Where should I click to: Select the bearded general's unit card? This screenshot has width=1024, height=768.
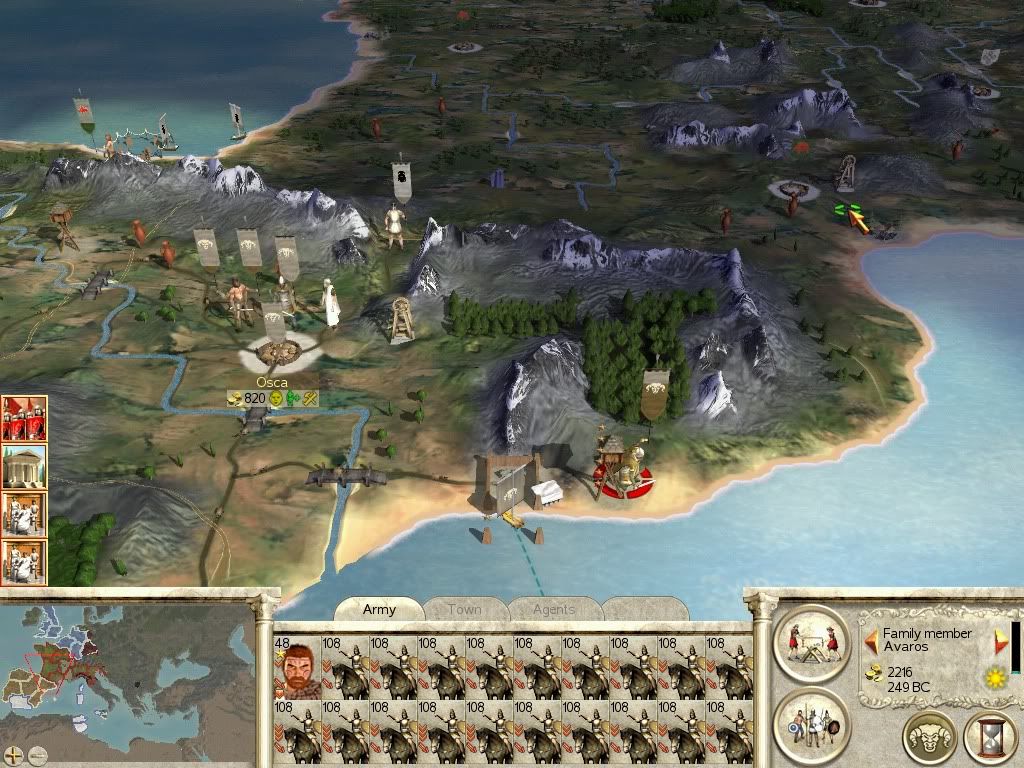point(296,667)
